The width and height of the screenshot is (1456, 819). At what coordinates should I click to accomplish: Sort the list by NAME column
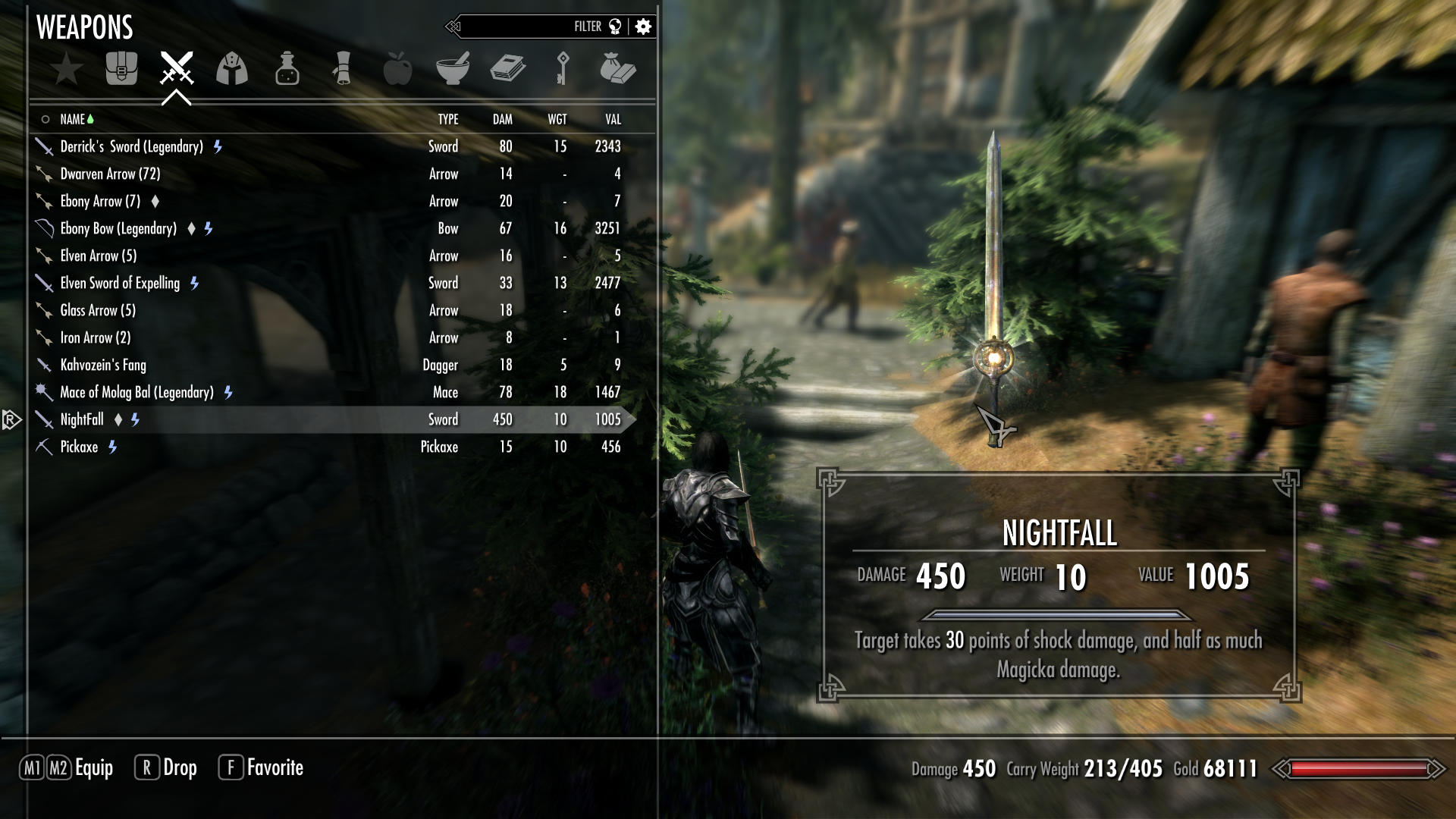coord(73,119)
